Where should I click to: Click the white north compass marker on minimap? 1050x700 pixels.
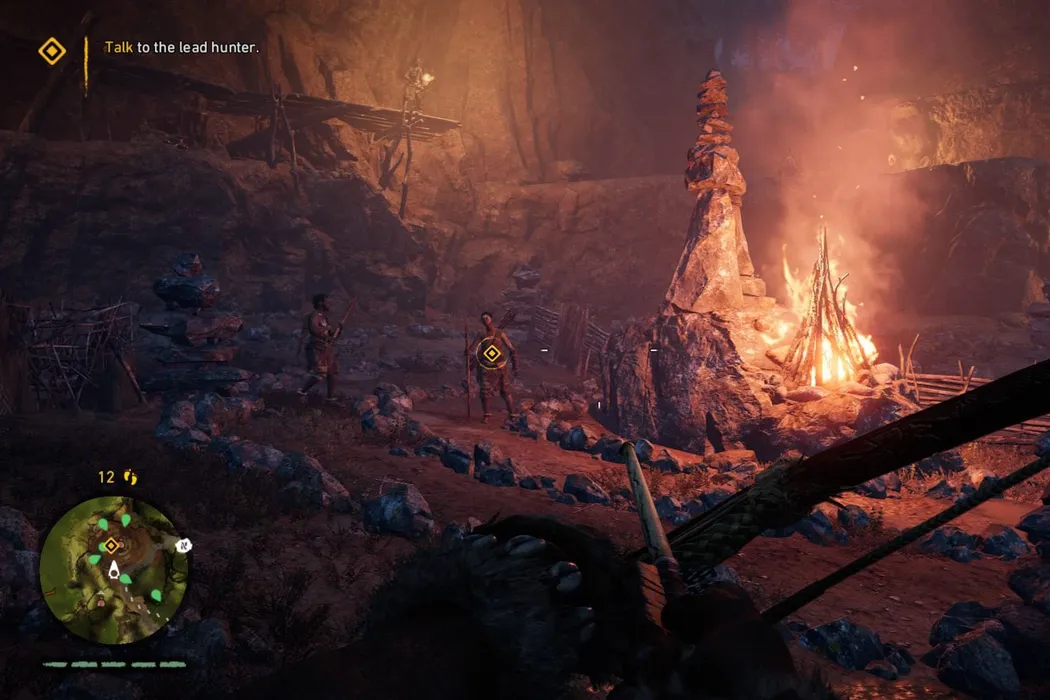184,545
